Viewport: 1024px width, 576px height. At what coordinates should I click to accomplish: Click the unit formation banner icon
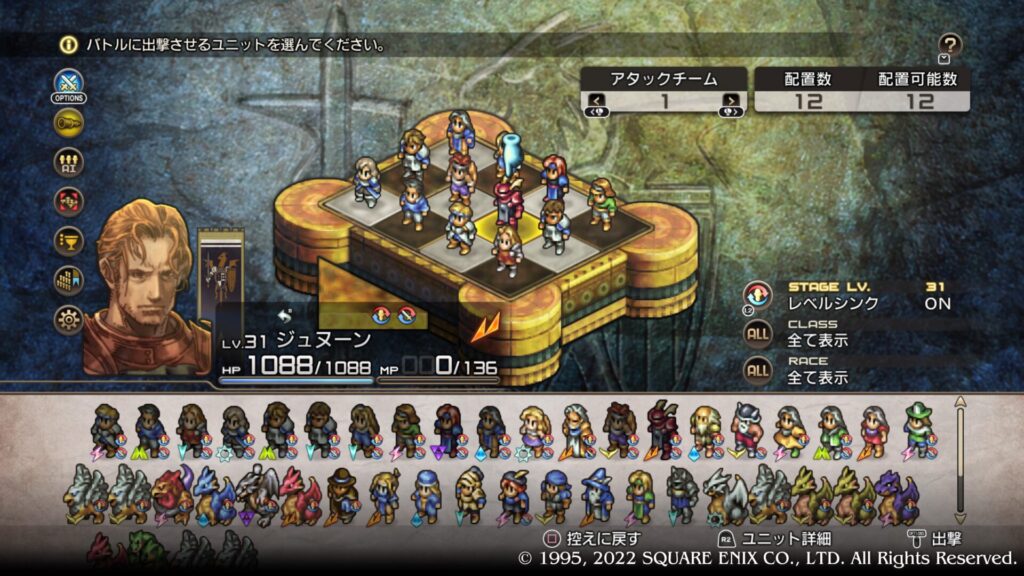pos(69,280)
